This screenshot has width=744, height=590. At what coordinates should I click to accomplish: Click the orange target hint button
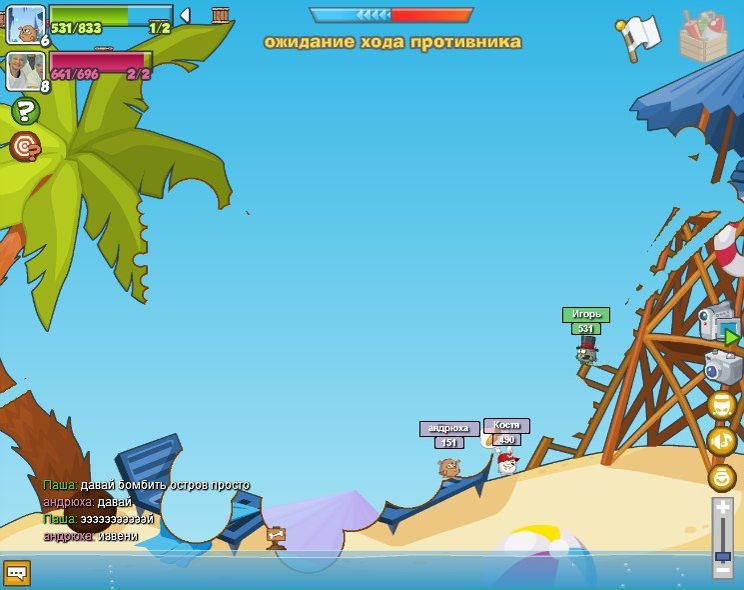tap(25, 146)
